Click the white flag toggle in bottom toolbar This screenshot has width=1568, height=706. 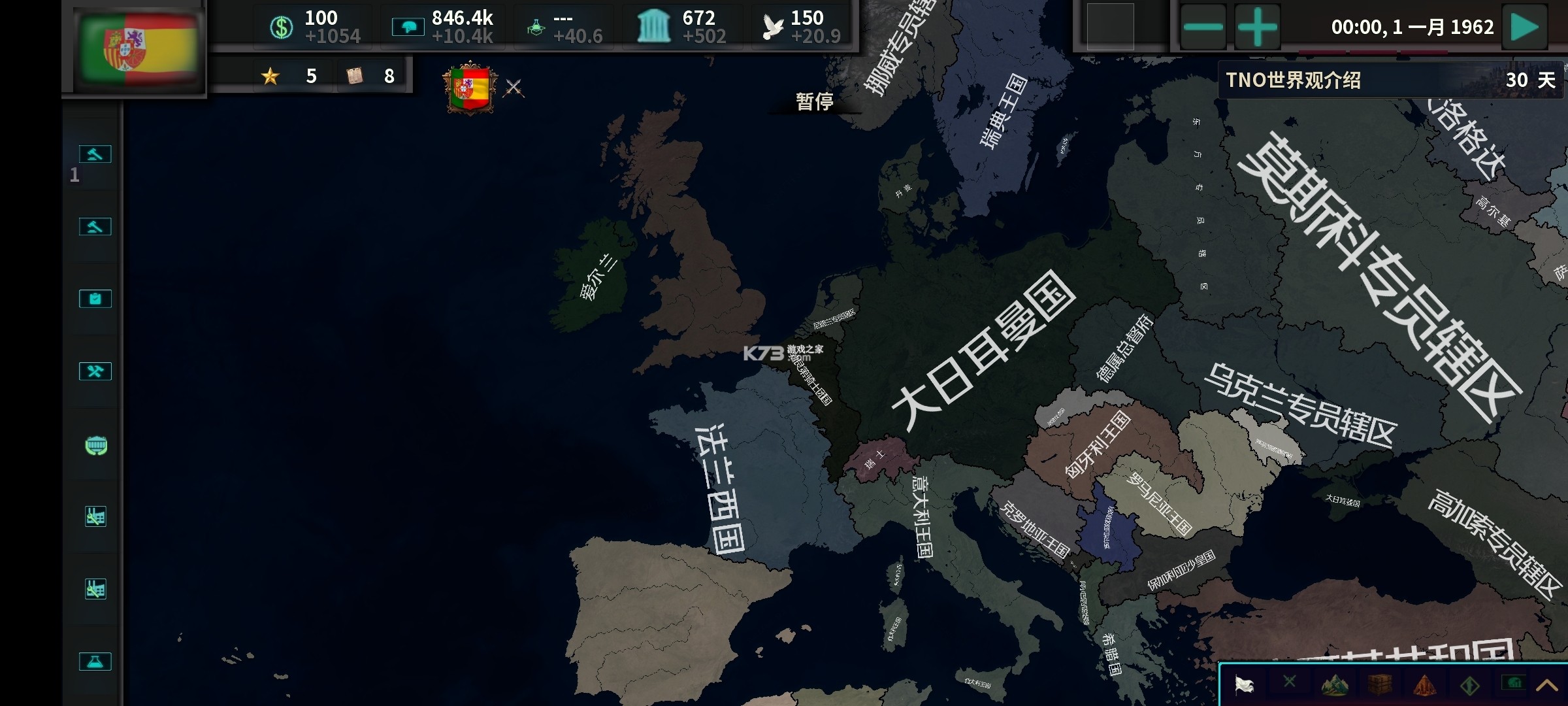(x=1245, y=685)
